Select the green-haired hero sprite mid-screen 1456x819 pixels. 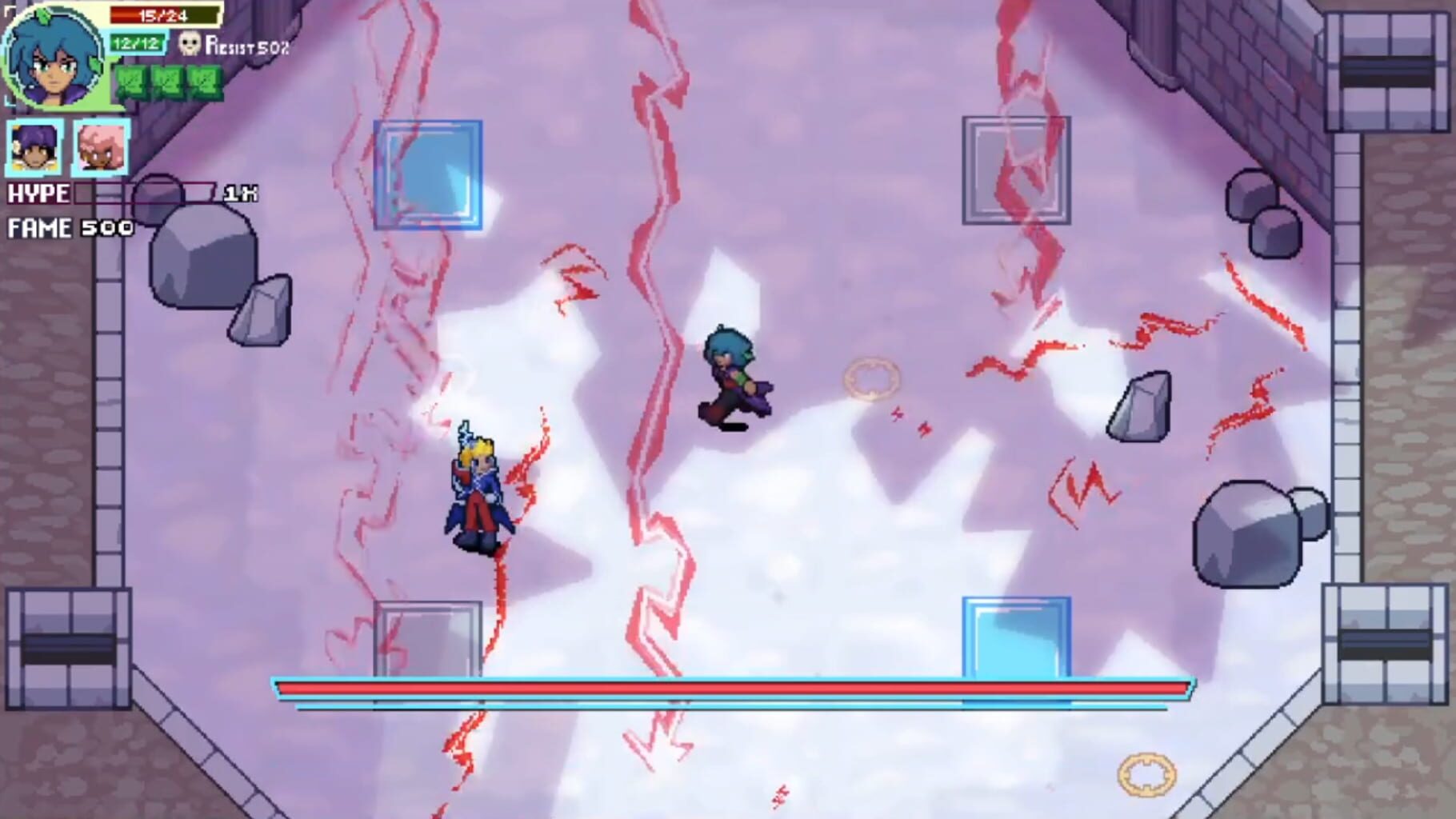731,373
